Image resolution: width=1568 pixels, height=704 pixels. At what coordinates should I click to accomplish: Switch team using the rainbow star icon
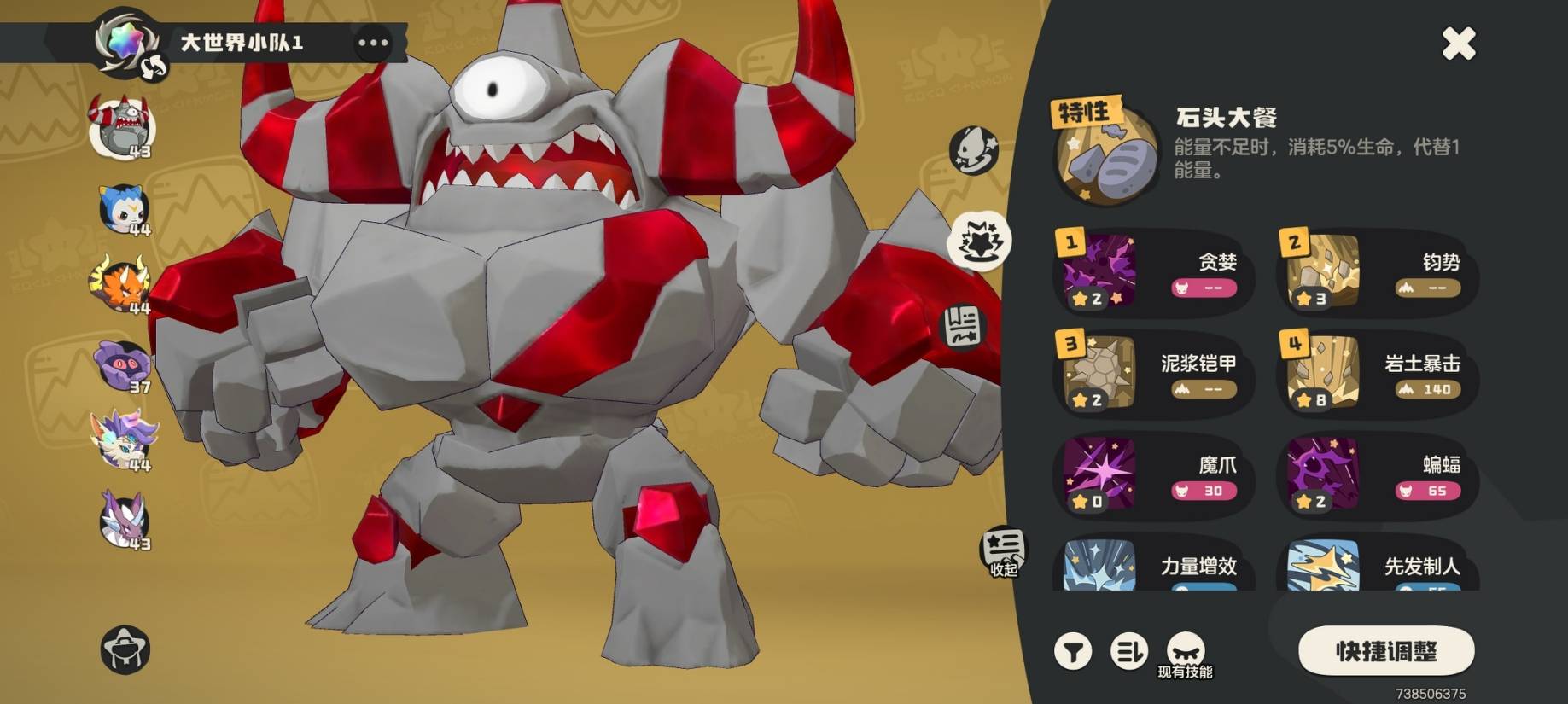coord(126,42)
